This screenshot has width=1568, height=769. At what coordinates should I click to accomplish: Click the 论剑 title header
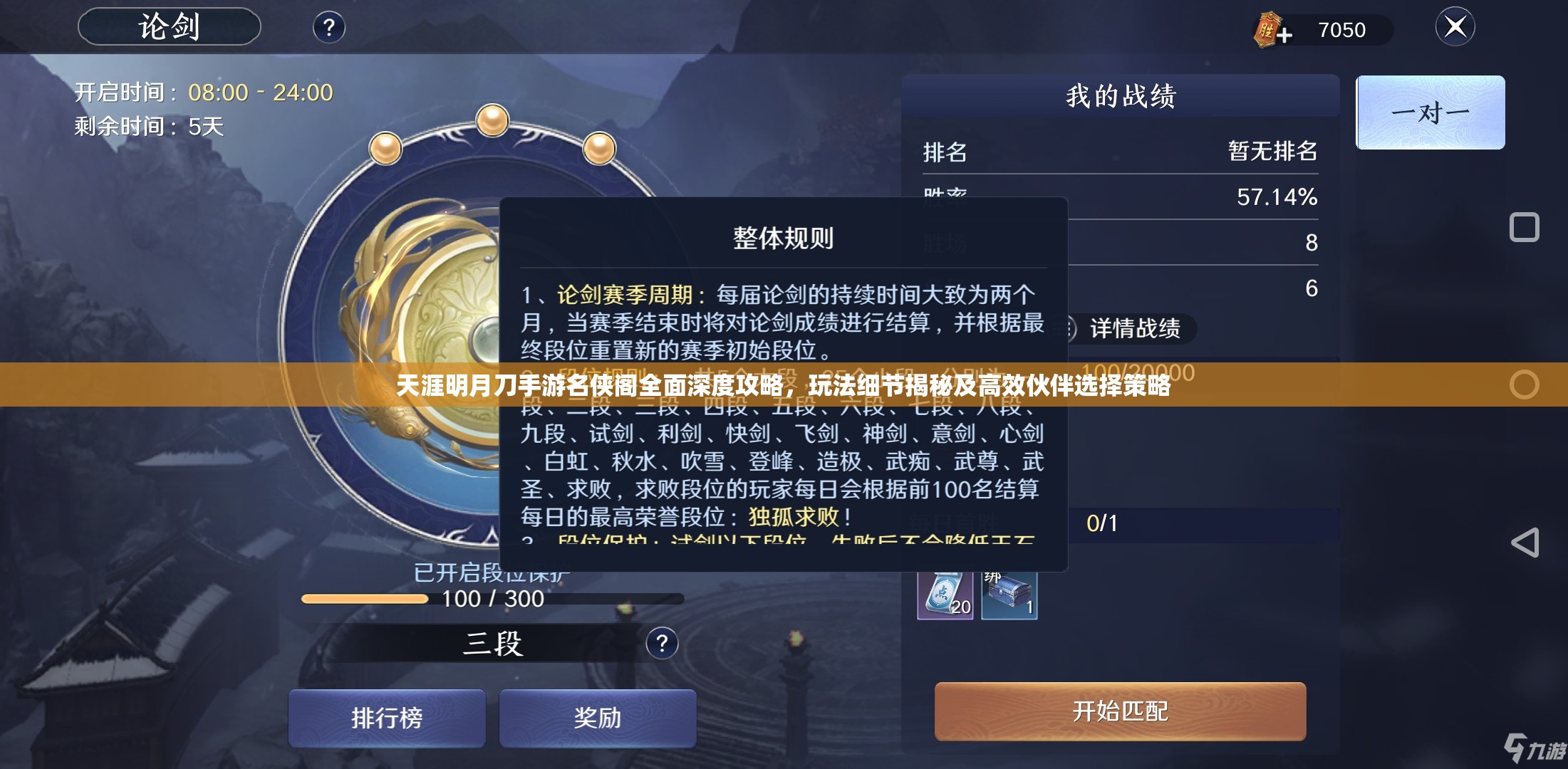point(169,26)
